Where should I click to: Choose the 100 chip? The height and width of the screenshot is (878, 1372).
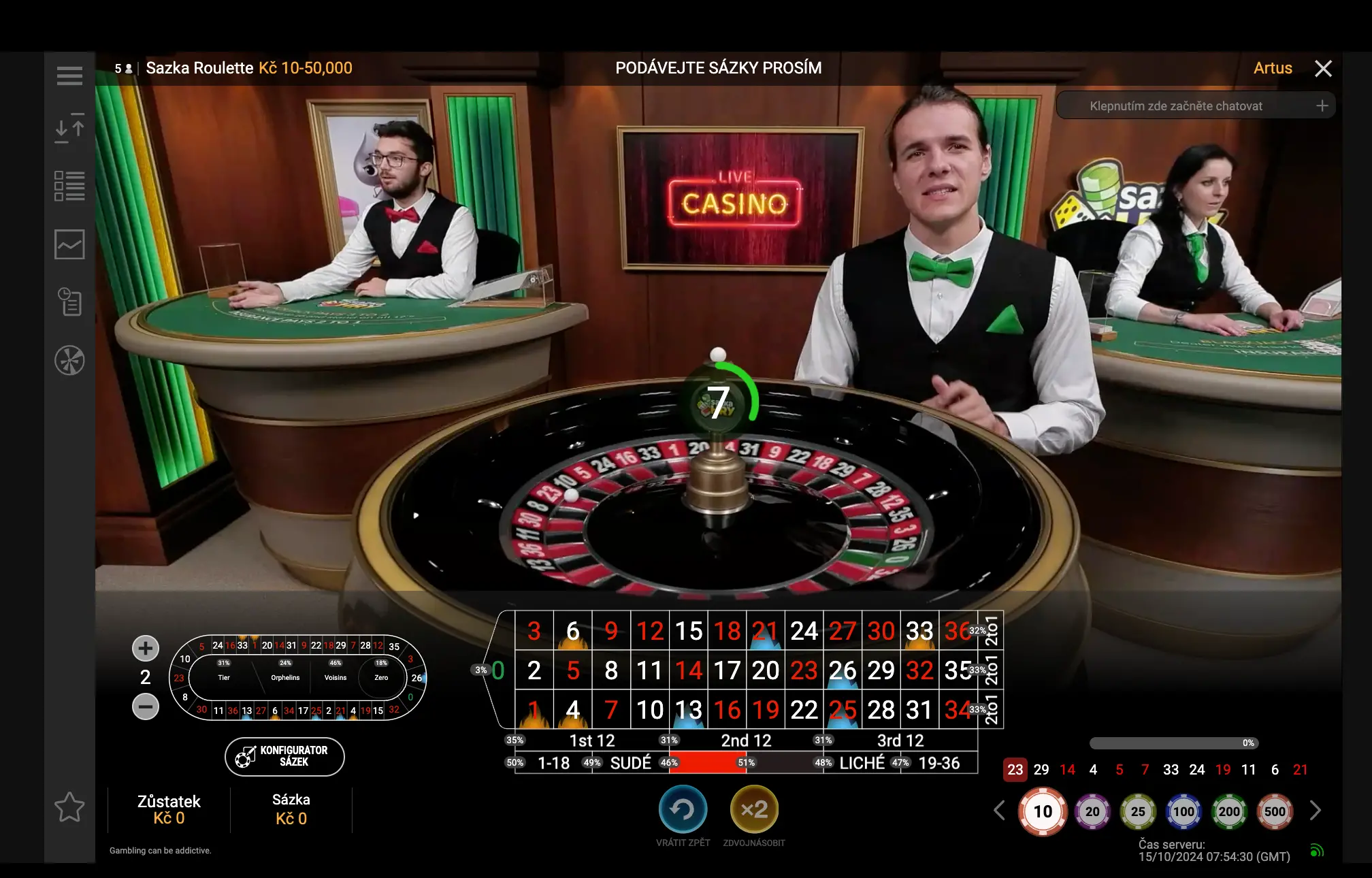point(1183,811)
